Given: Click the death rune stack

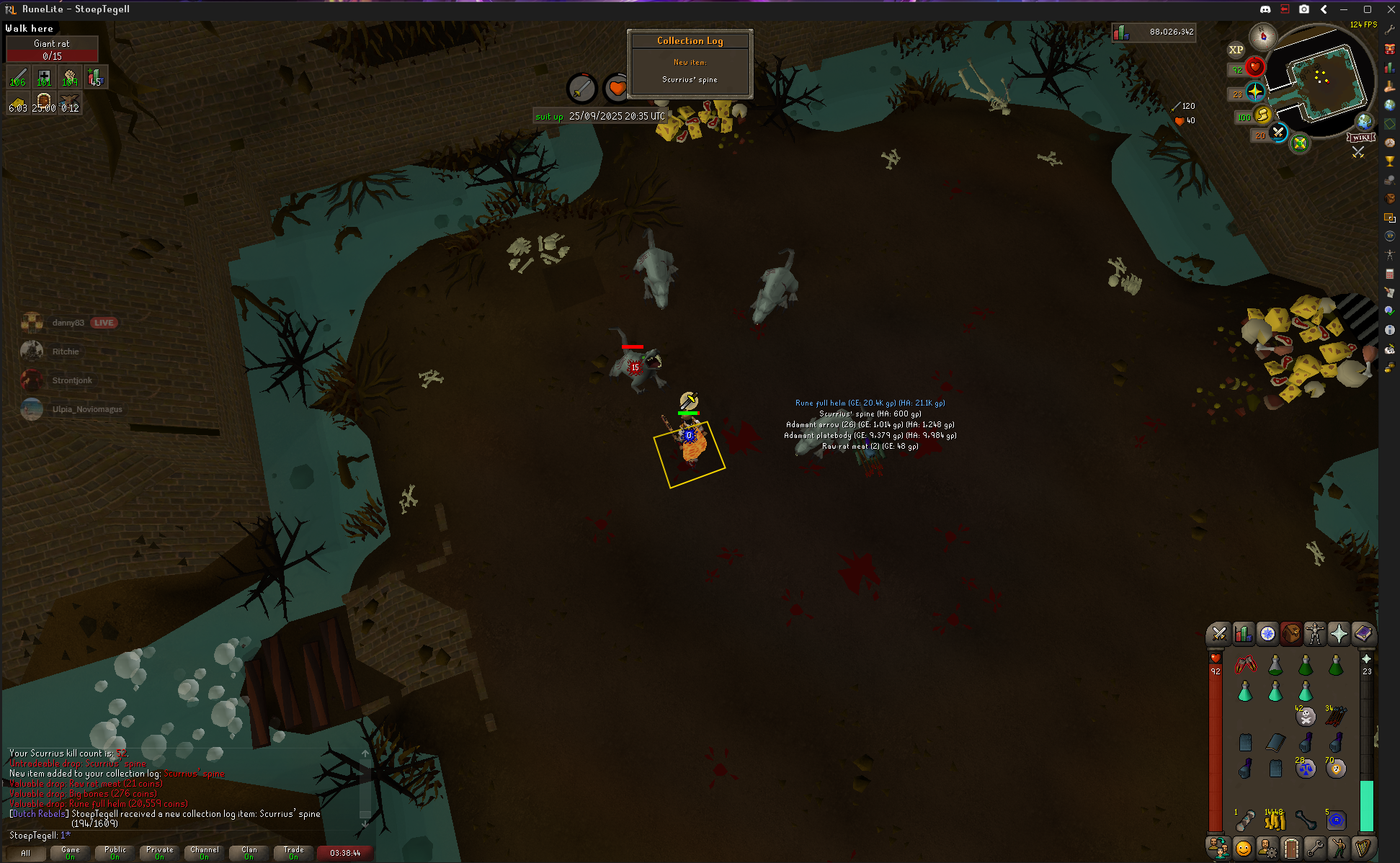Looking at the screenshot, I should coord(1306,716).
